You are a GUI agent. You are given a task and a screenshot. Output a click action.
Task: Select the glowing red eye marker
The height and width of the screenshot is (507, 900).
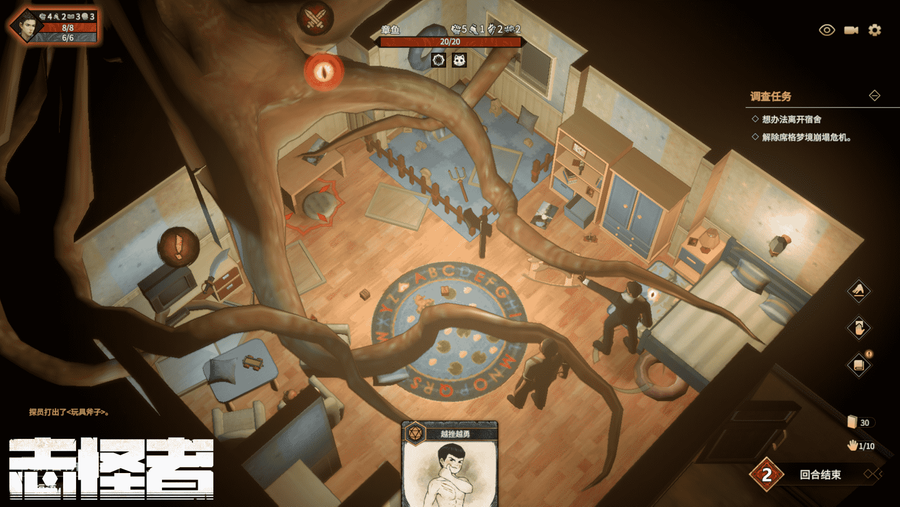(x=324, y=70)
